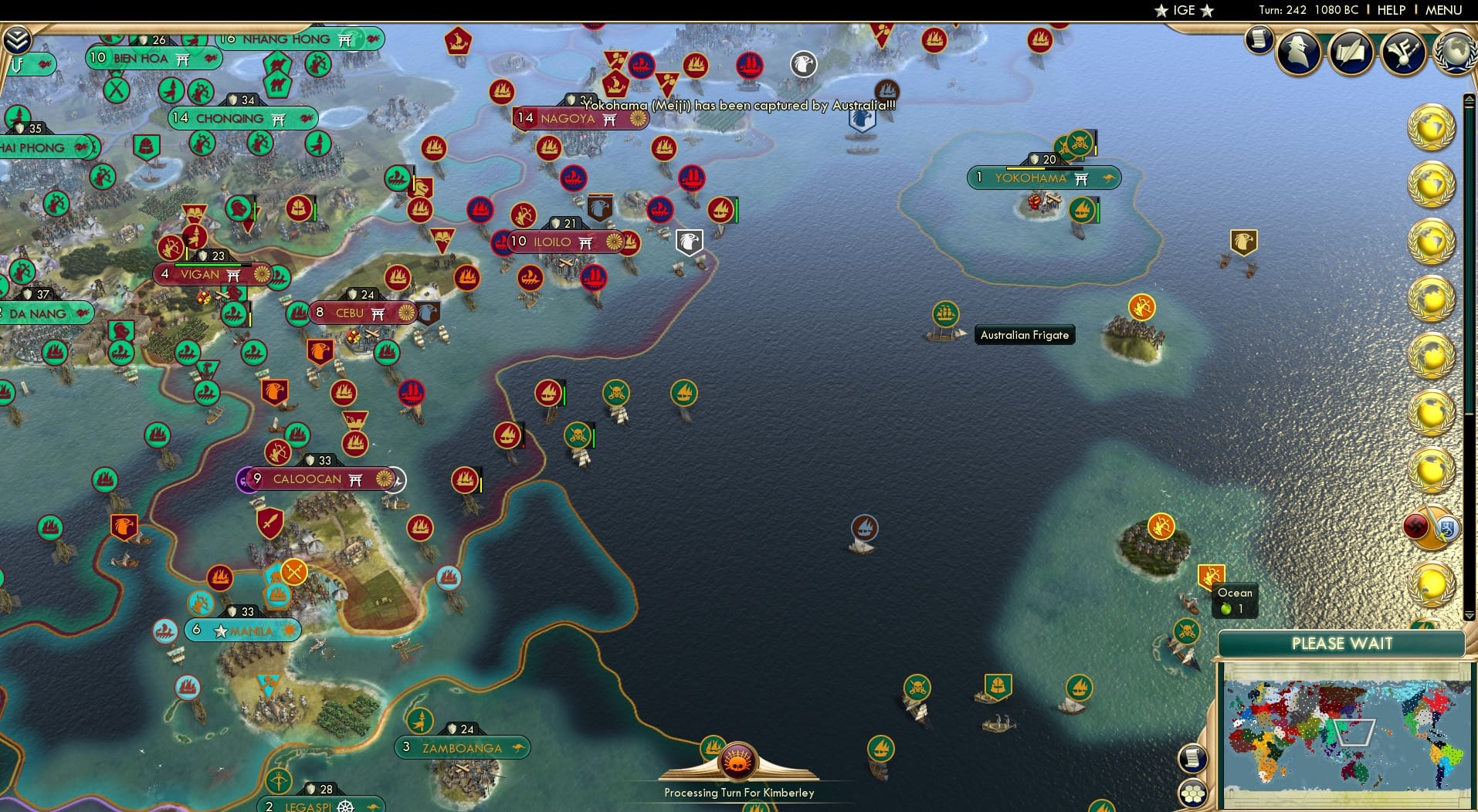Open the Espionage overview spy icon

[x=1298, y=52]
